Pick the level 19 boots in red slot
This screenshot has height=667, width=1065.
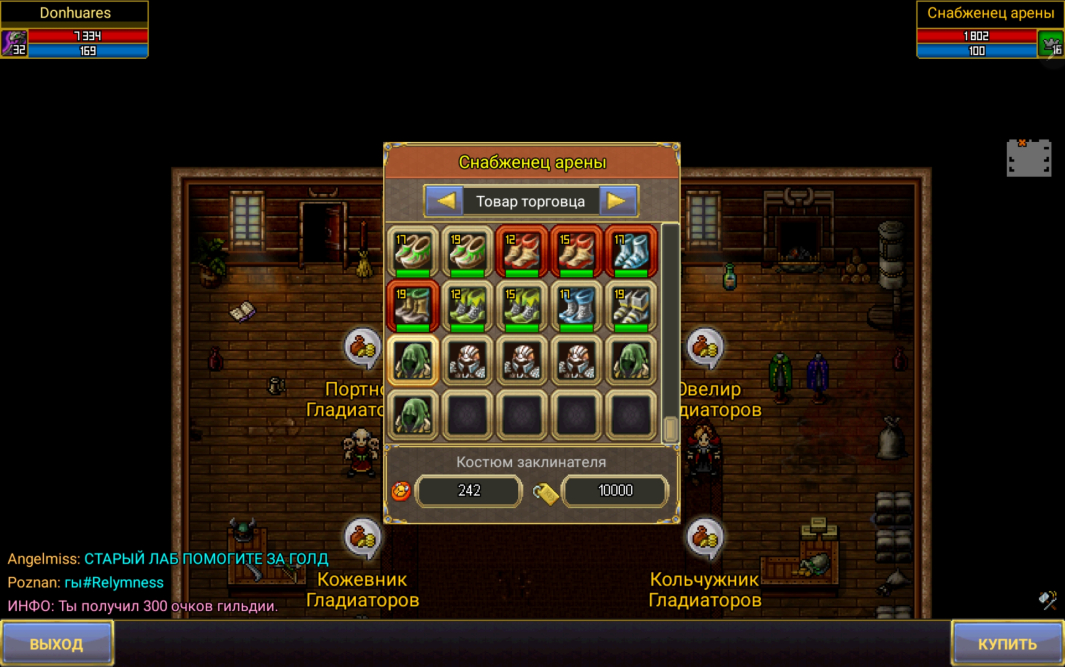pyautogui.click(x=413, y=306)
